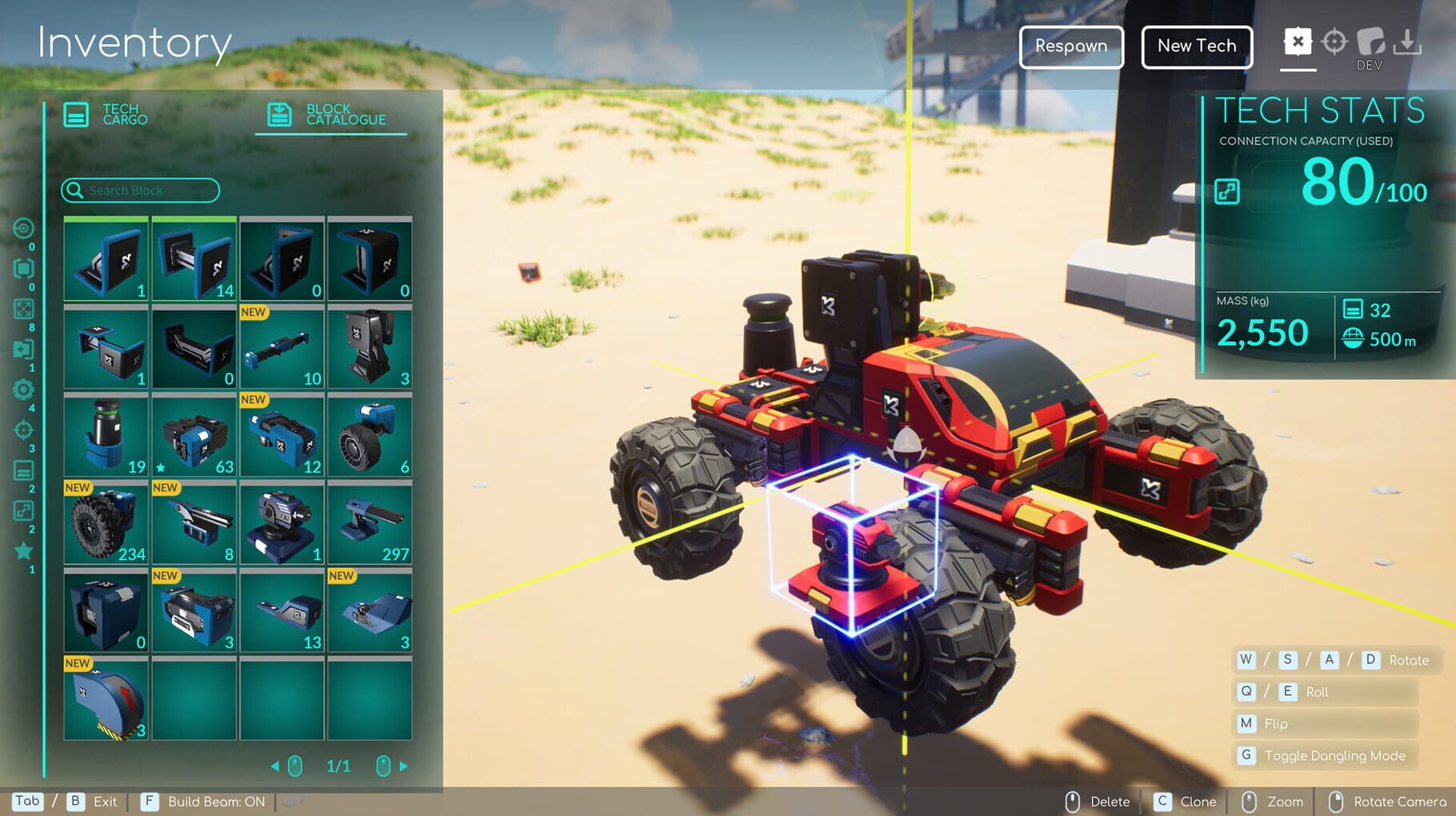Viewport: 1456px width, 816px height.
Task: Toggle Build Beam off
Action: coord(204,801)
